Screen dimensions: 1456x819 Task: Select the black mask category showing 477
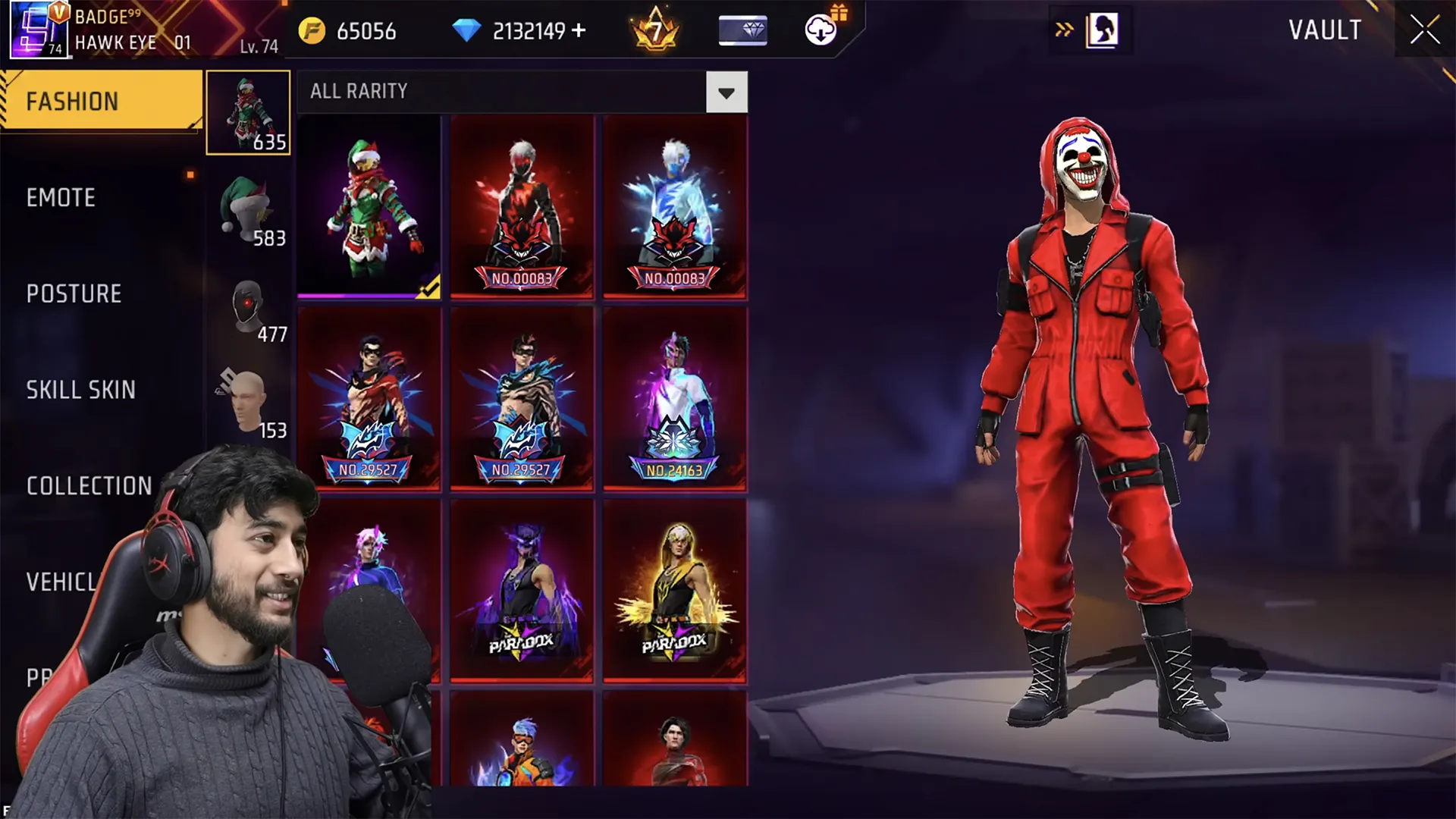pyautogui.click(x=248, y=305)
